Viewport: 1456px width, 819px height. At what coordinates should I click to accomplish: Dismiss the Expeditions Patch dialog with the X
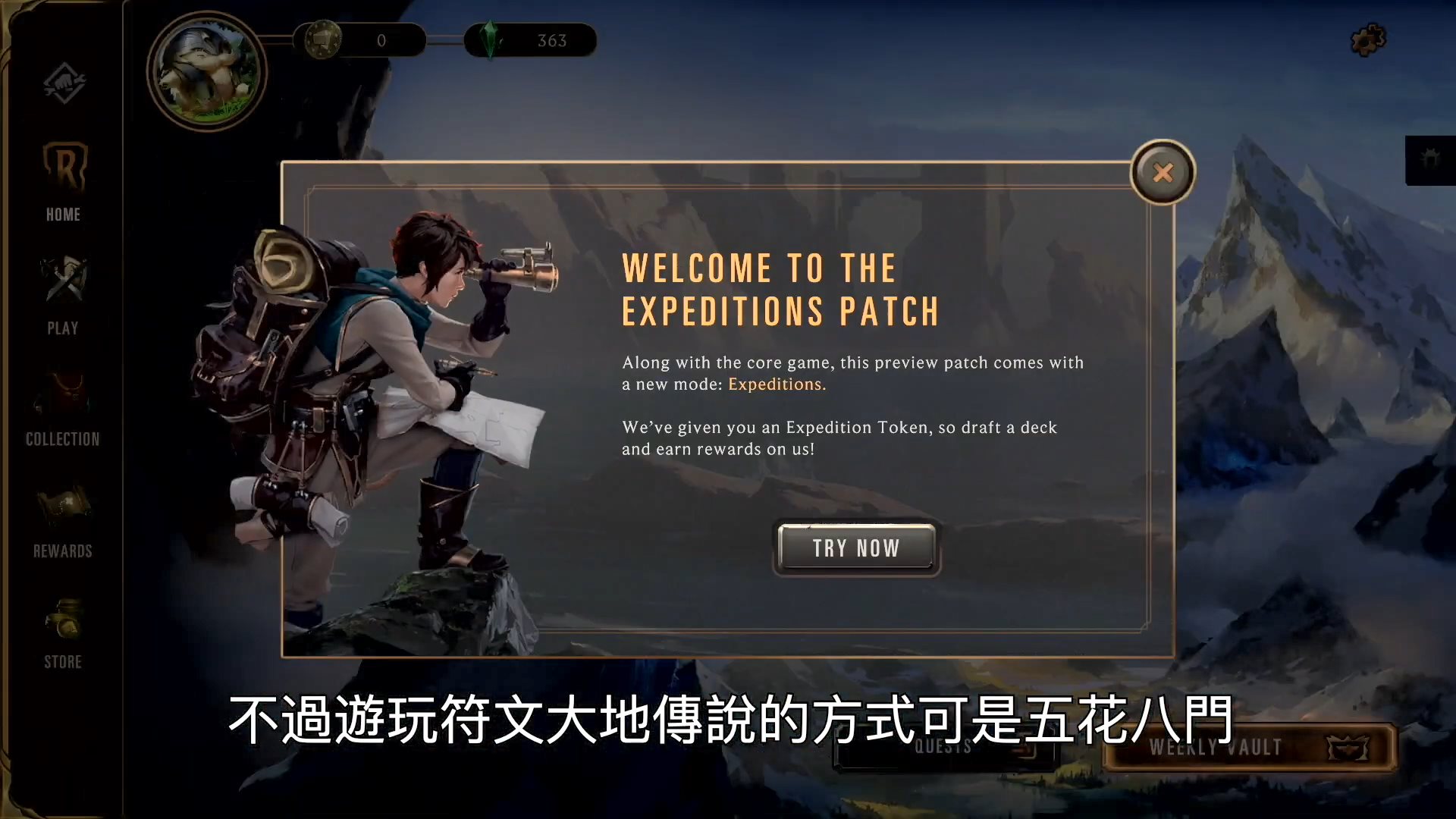click(1162, 173)
